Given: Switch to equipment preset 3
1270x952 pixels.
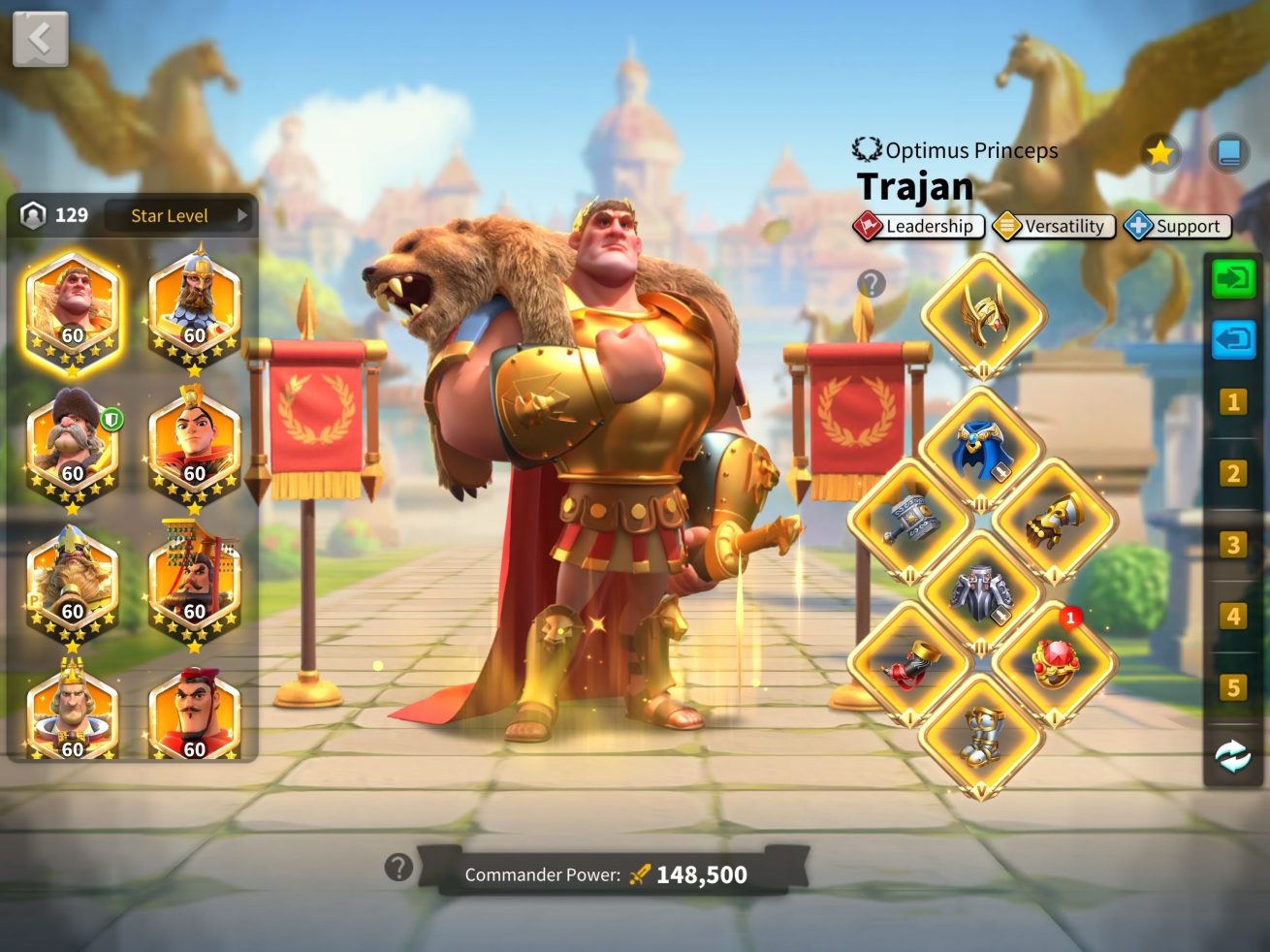Looking at the screenshot, I should click(x=1233, y=545).
